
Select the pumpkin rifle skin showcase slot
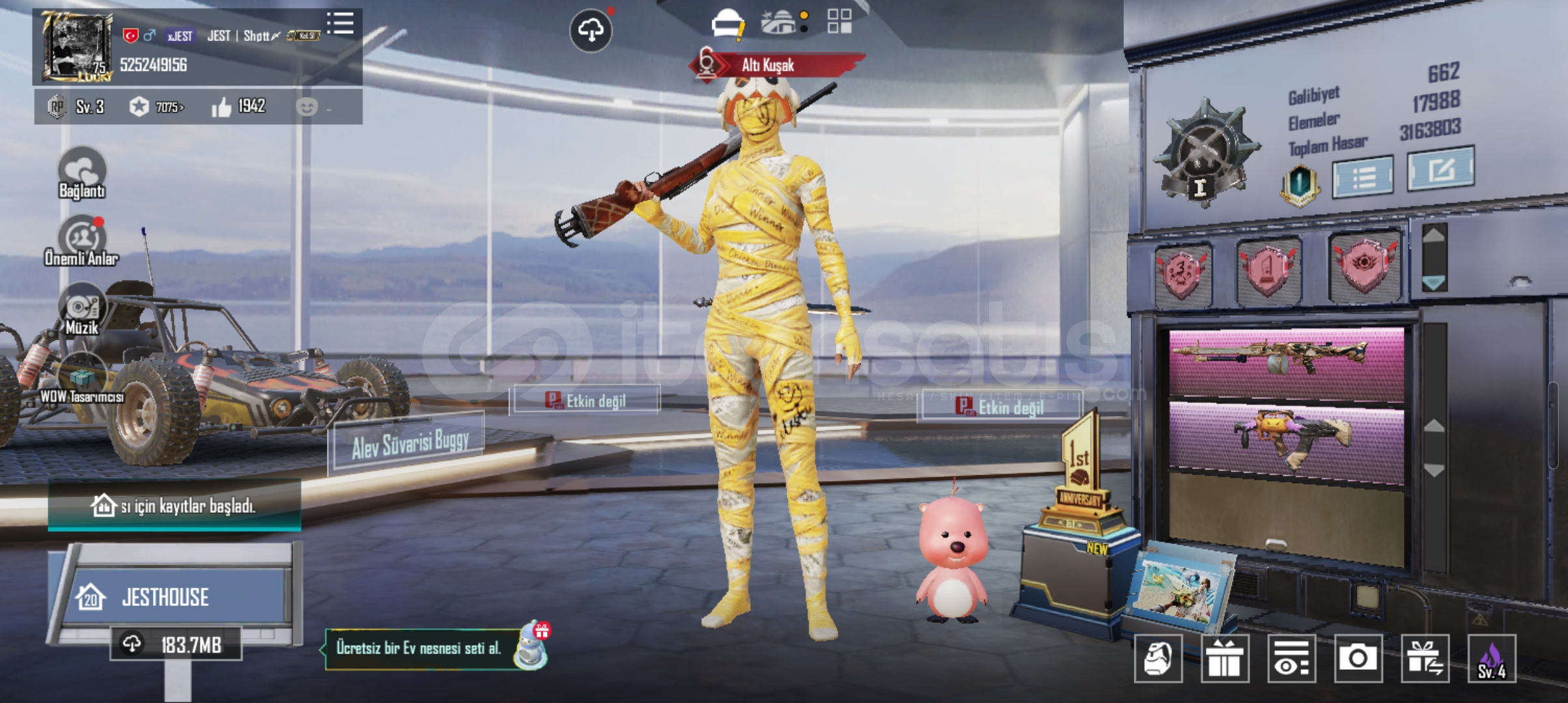1286,439
